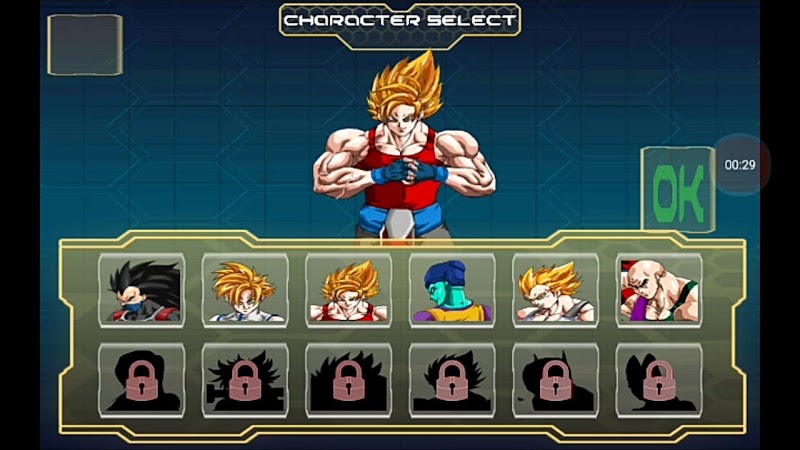Pick the green-skinned fighter with the blue cap
Screen dimensions: 800x450
[452, 291]
